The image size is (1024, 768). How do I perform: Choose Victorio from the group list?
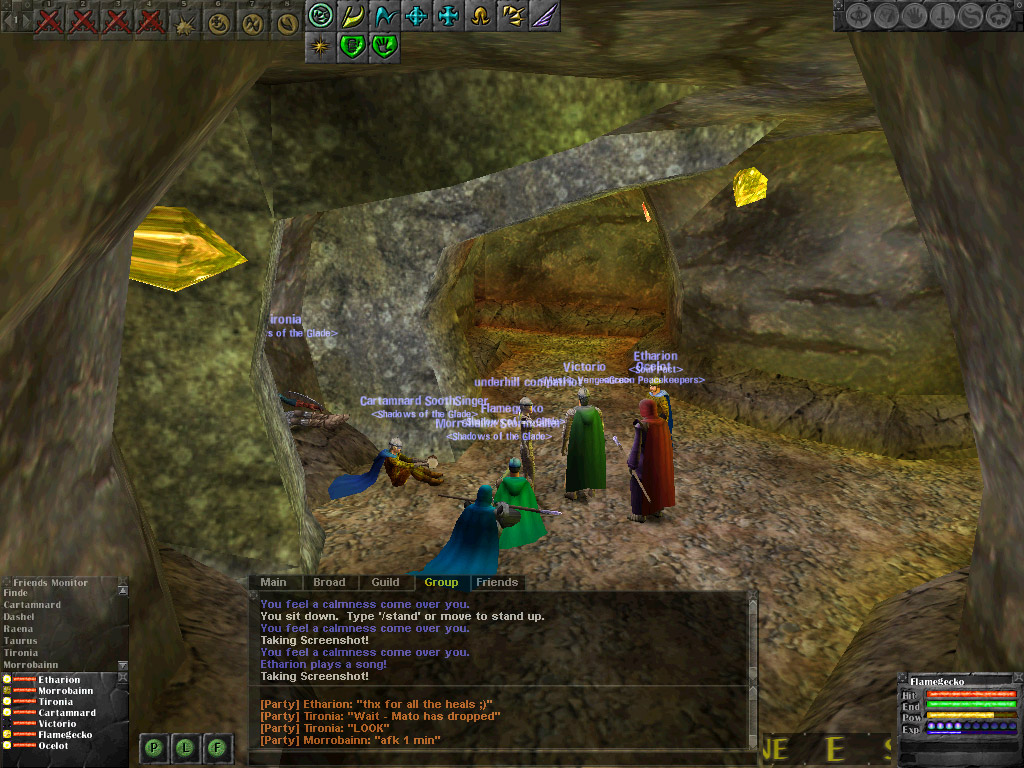(x=57, y=724)
